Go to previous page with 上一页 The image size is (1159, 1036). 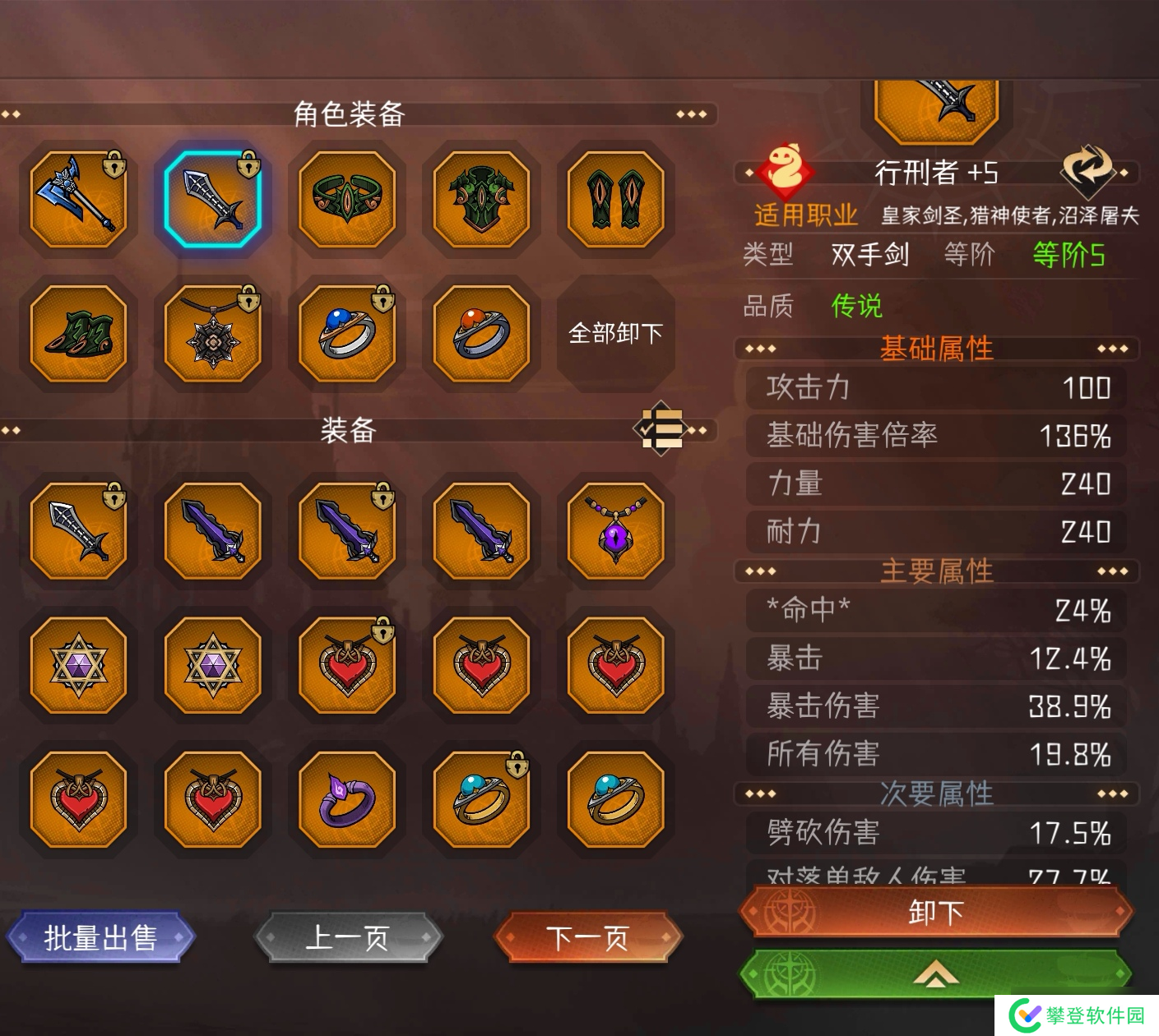tap(348, 937)
